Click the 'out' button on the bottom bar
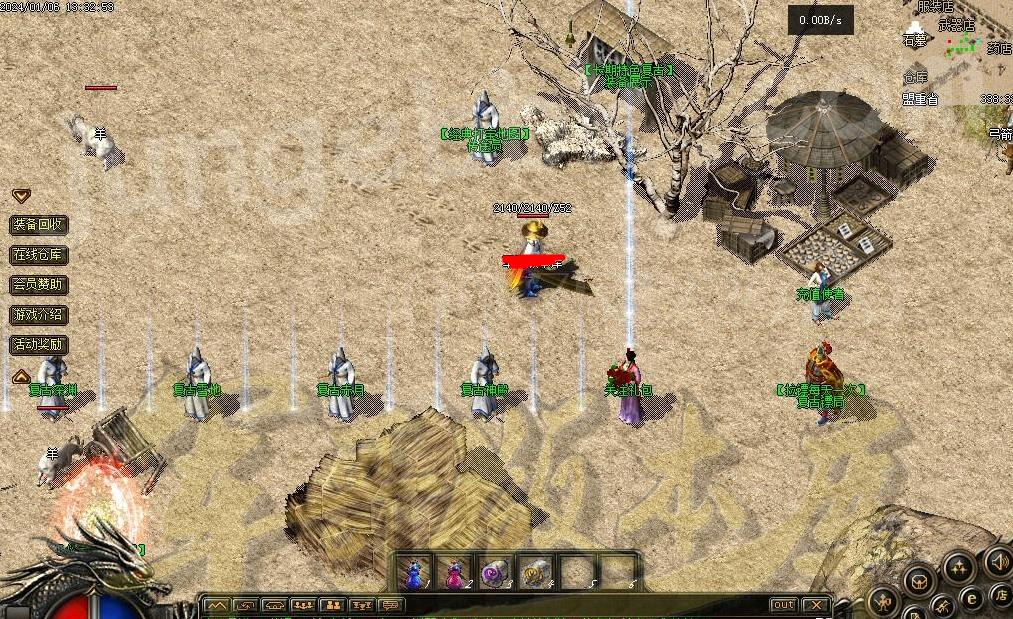This screenshot has width=1013, height=619. [x=783, y=605]
